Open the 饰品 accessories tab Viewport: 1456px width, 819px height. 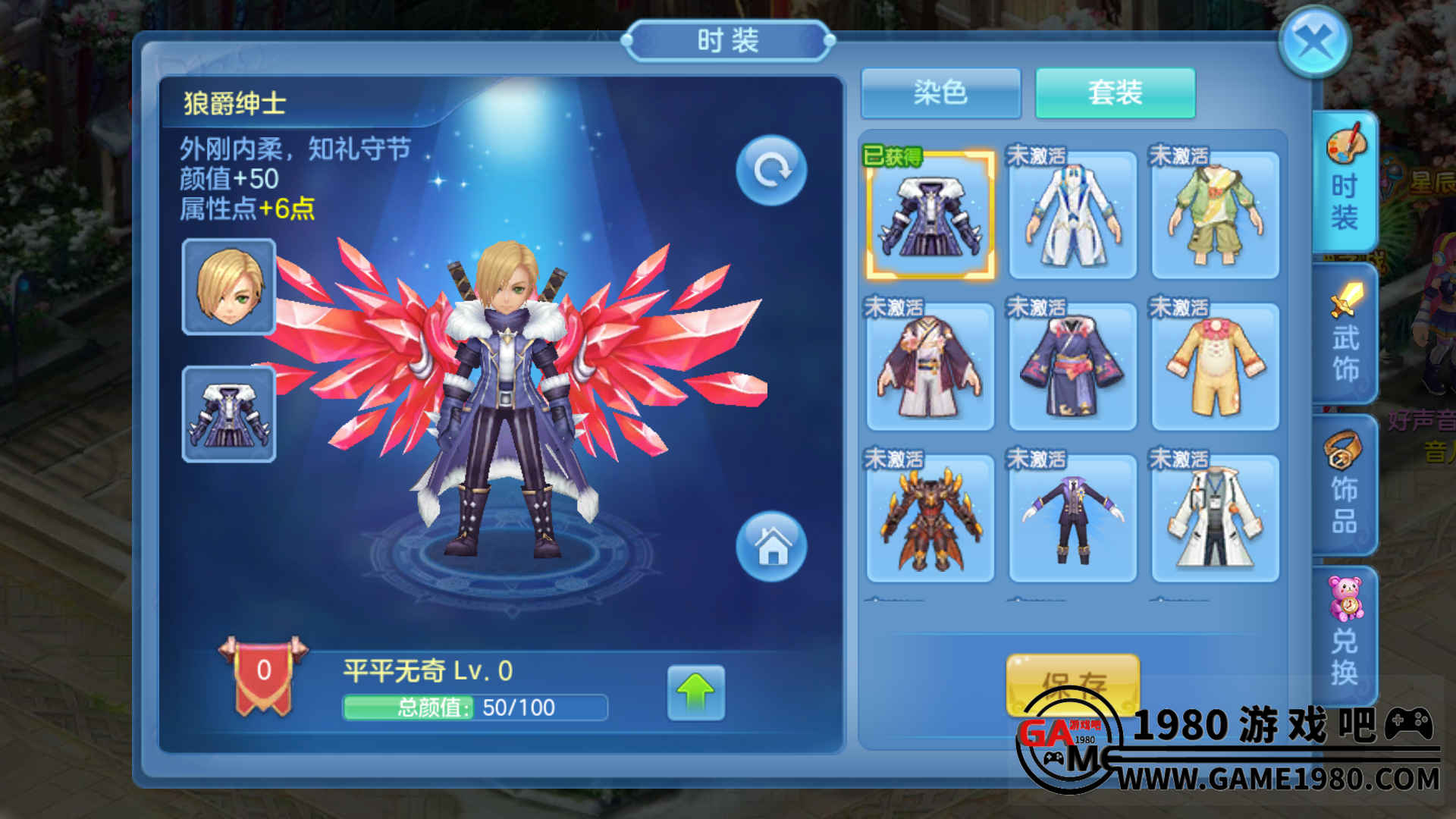[x=1344, y=485]
